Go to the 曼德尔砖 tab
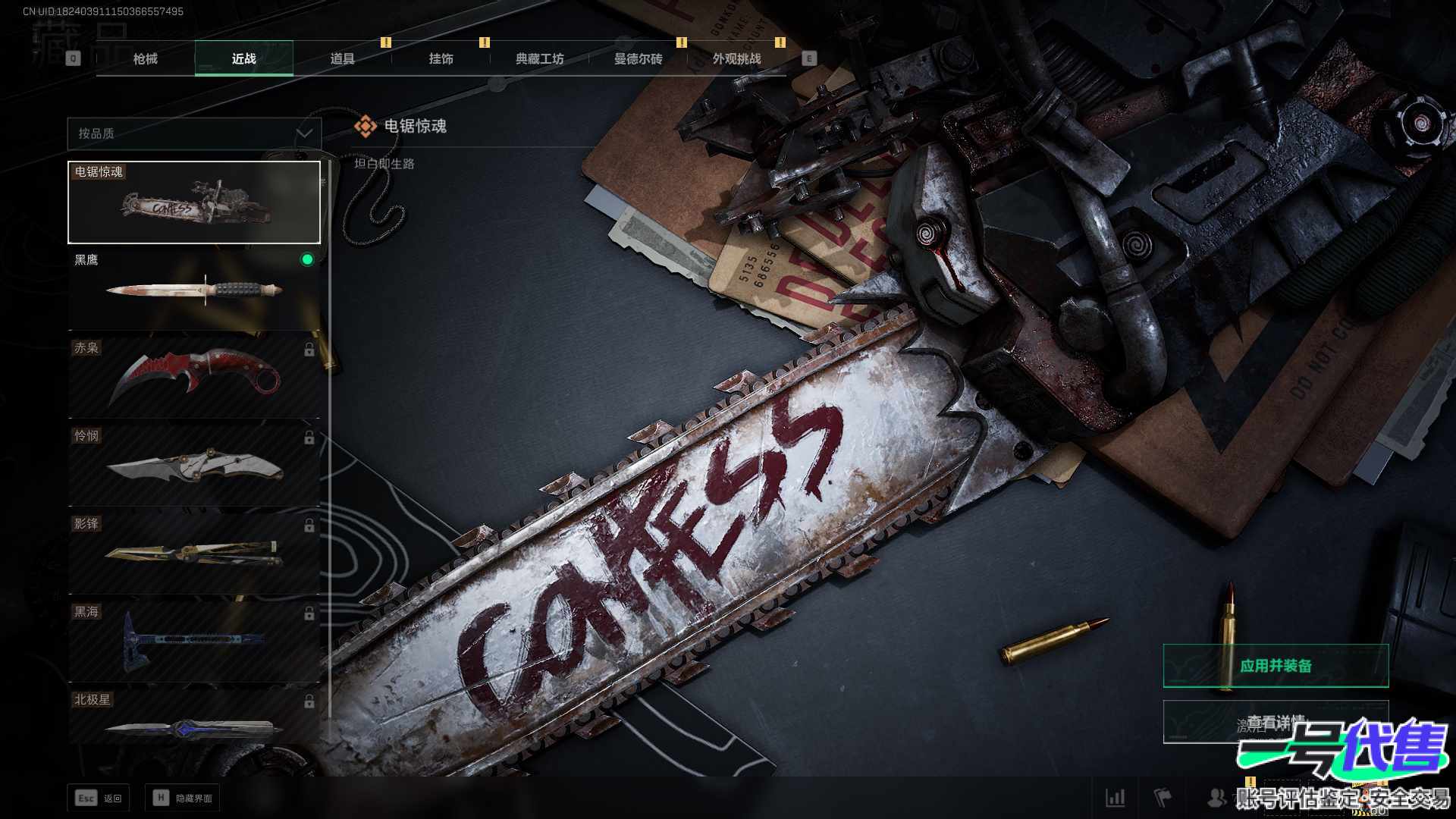The width and height of the screenshot is (1456, 819). (x=638, y=58)
